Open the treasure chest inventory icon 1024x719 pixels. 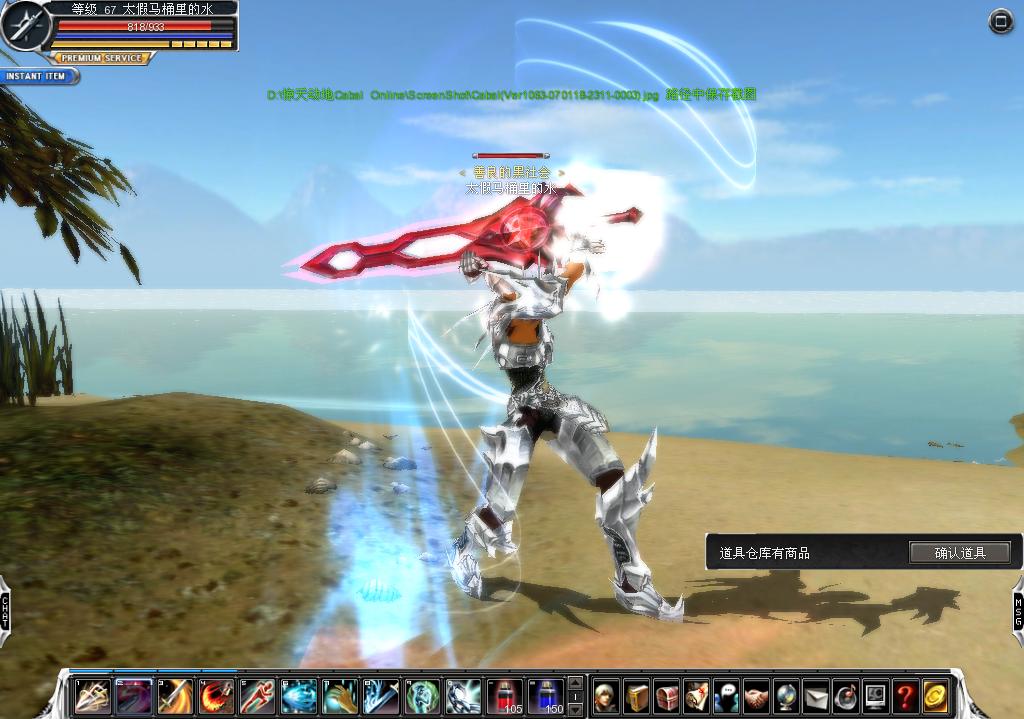pos(666,696)
